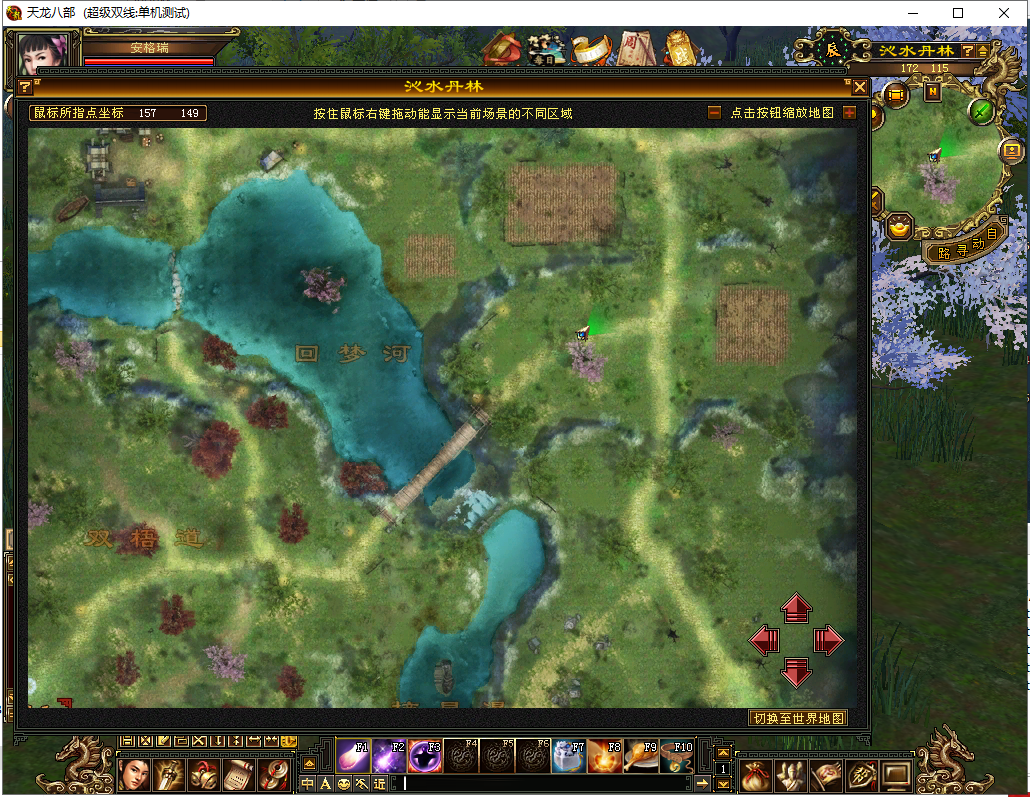1030x797 pixels.
Task: Click the map window's question mark help button
Action: [x=25, y=87]
